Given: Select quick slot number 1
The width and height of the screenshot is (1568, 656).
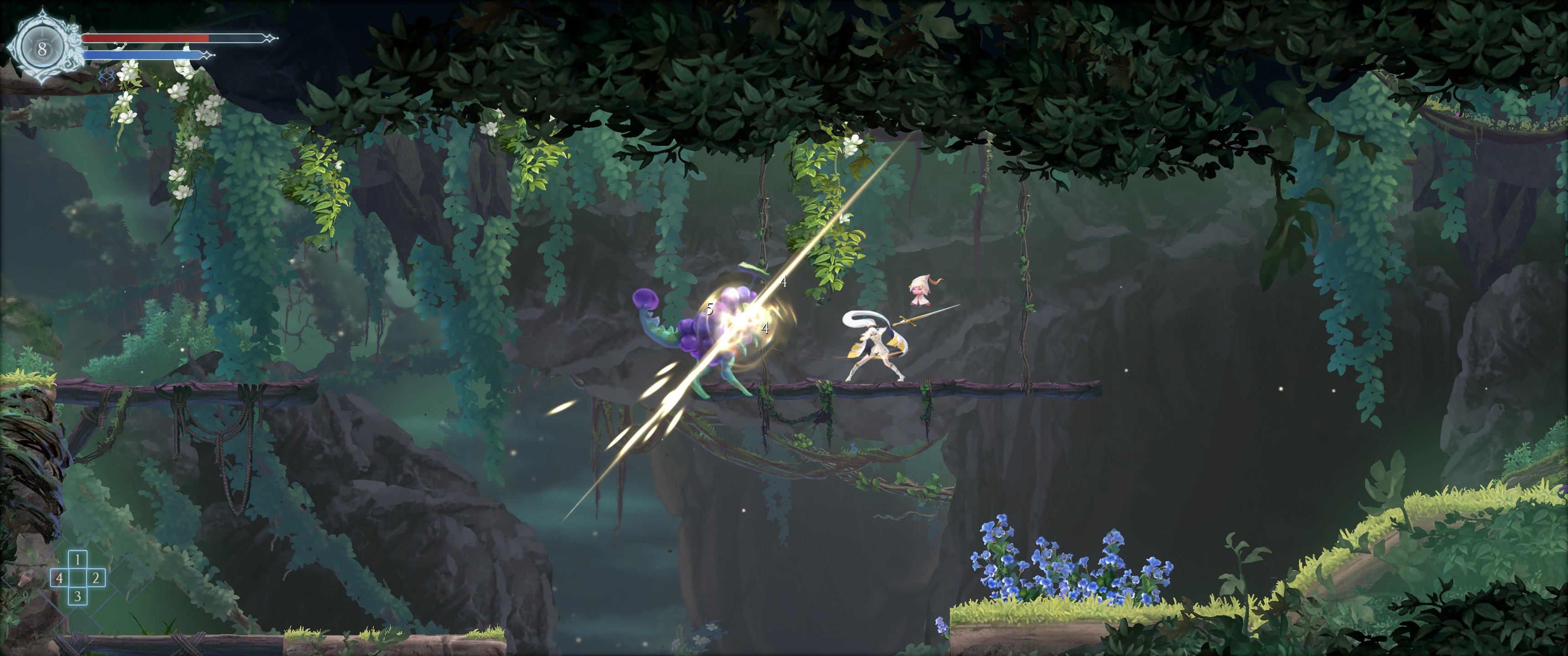Looking at the screenshot, I should [x=77, y=559].
